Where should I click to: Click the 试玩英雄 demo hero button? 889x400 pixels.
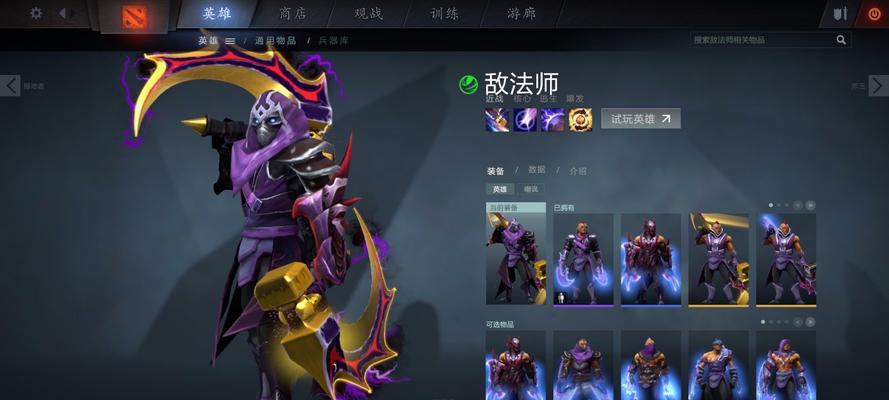click(x=640, y=119)
